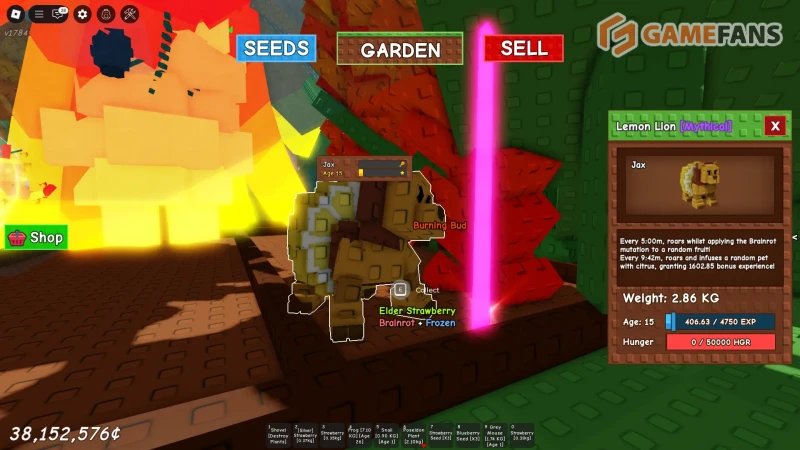Select the Strawberry Seed hotbar slot

tap(441, 434)
